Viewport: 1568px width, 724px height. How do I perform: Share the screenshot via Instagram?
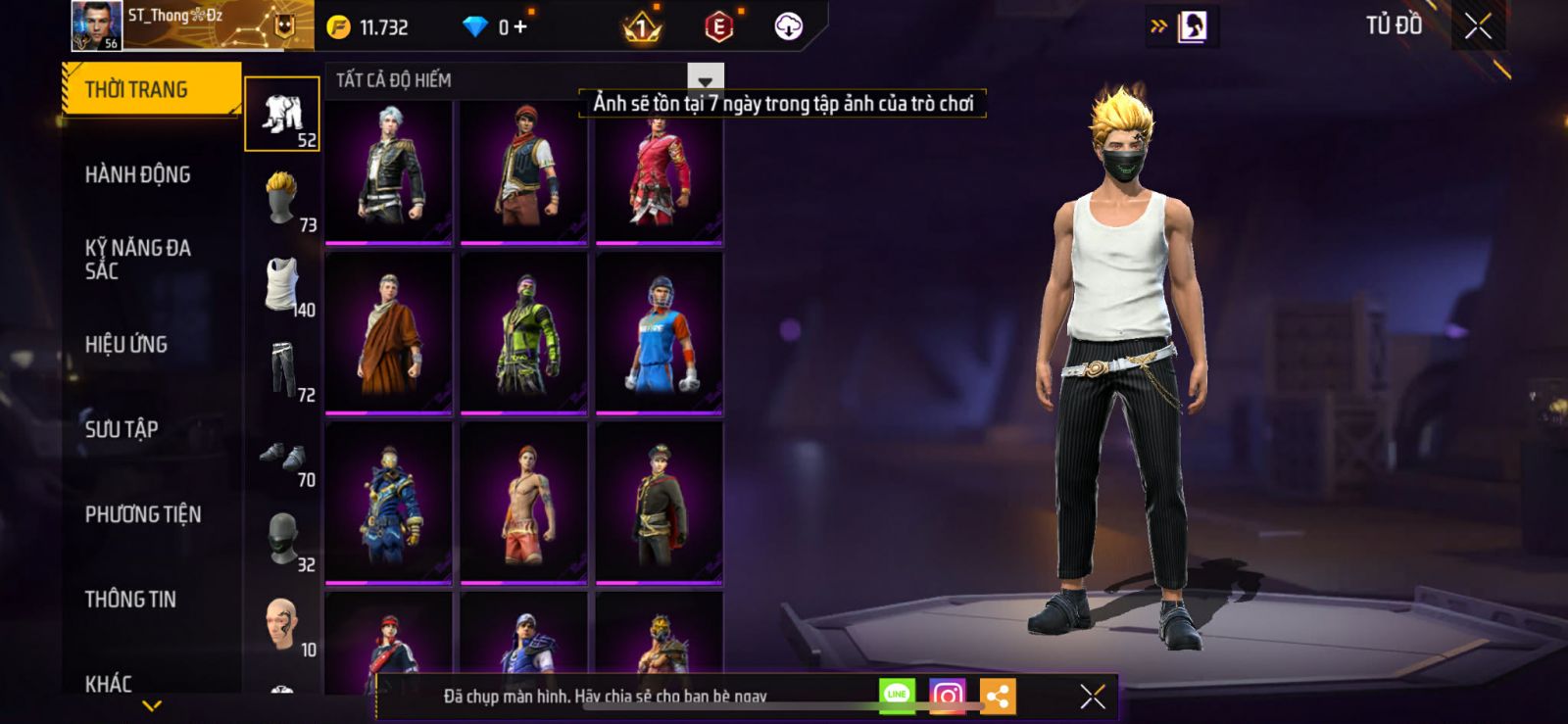[x=947, y=697]
